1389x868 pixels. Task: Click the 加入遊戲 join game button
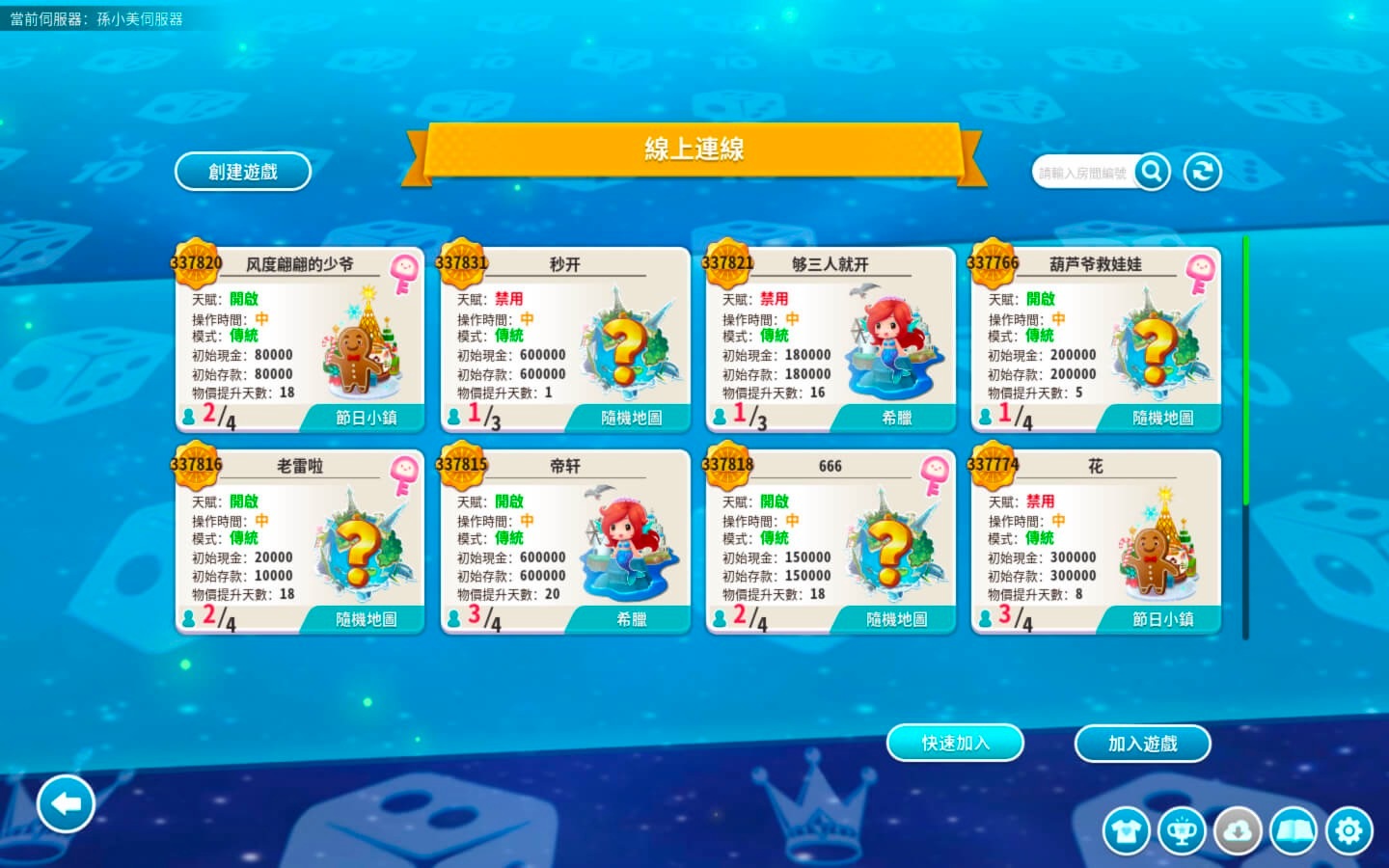click(1142, 744)
